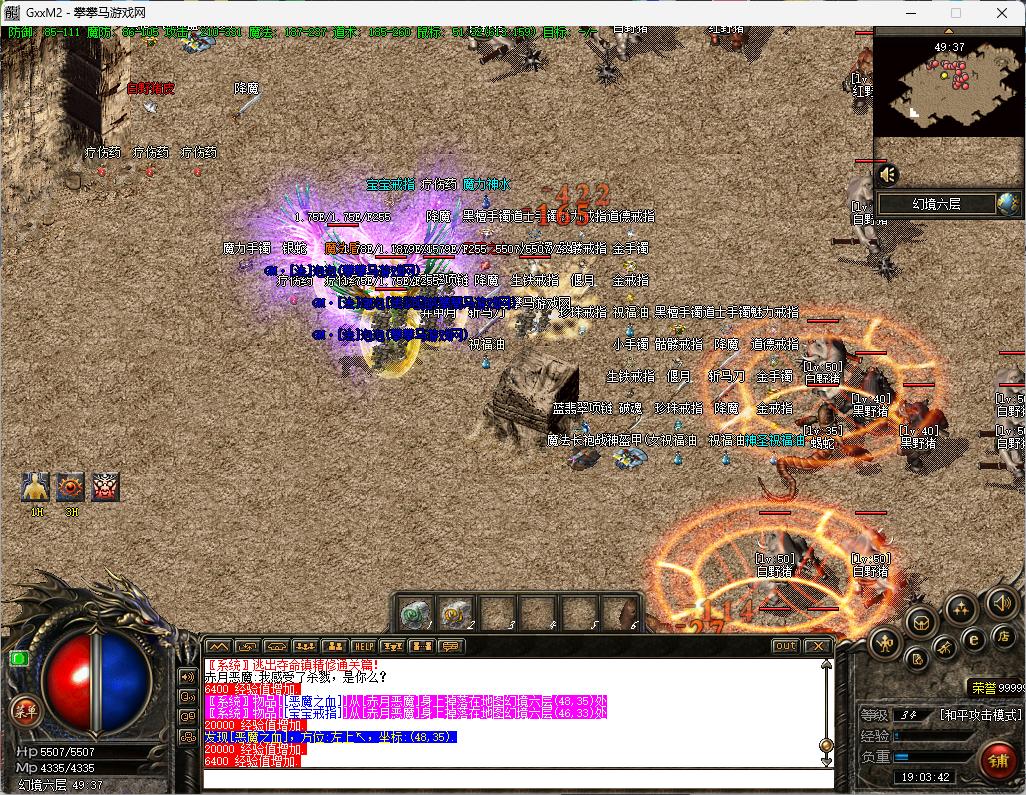
Task: Toggle the speaker icon below the minimap
Action: pos(888,175)
